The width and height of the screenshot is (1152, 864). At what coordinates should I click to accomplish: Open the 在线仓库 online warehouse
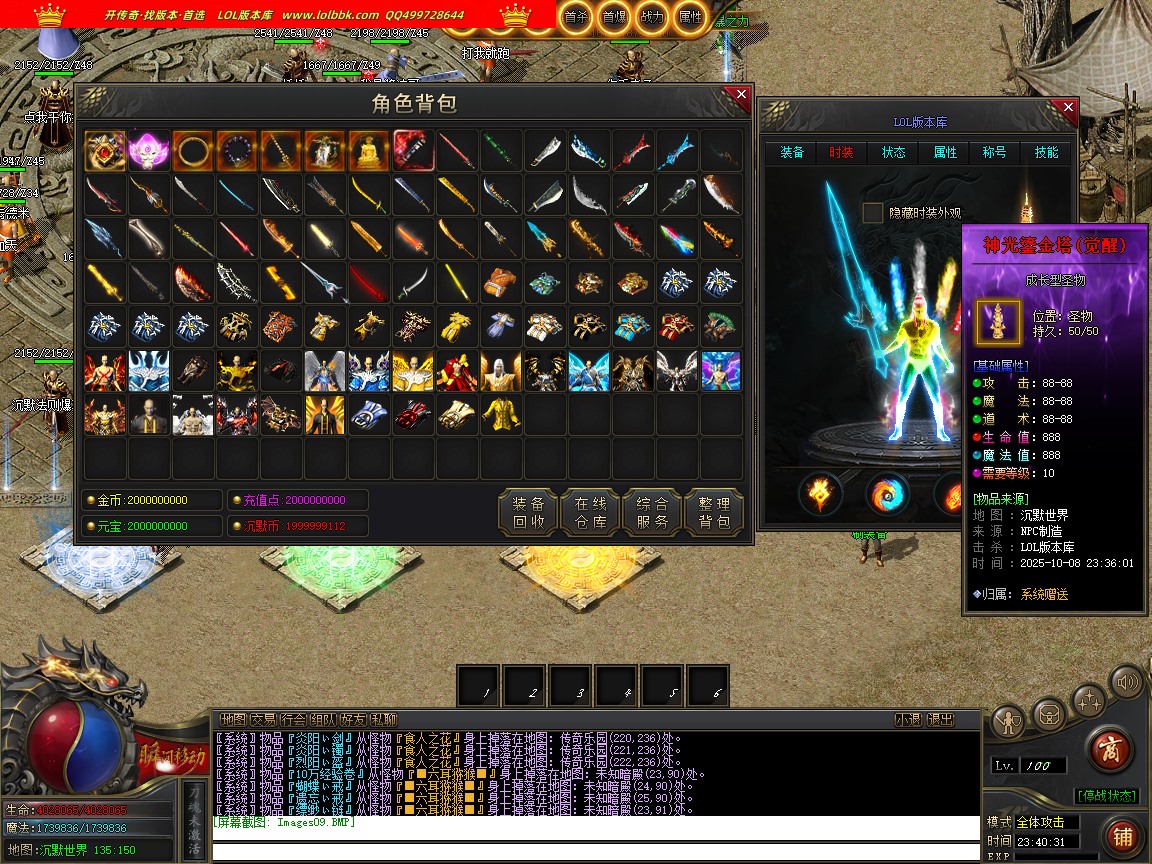click(x=590, y=513)
